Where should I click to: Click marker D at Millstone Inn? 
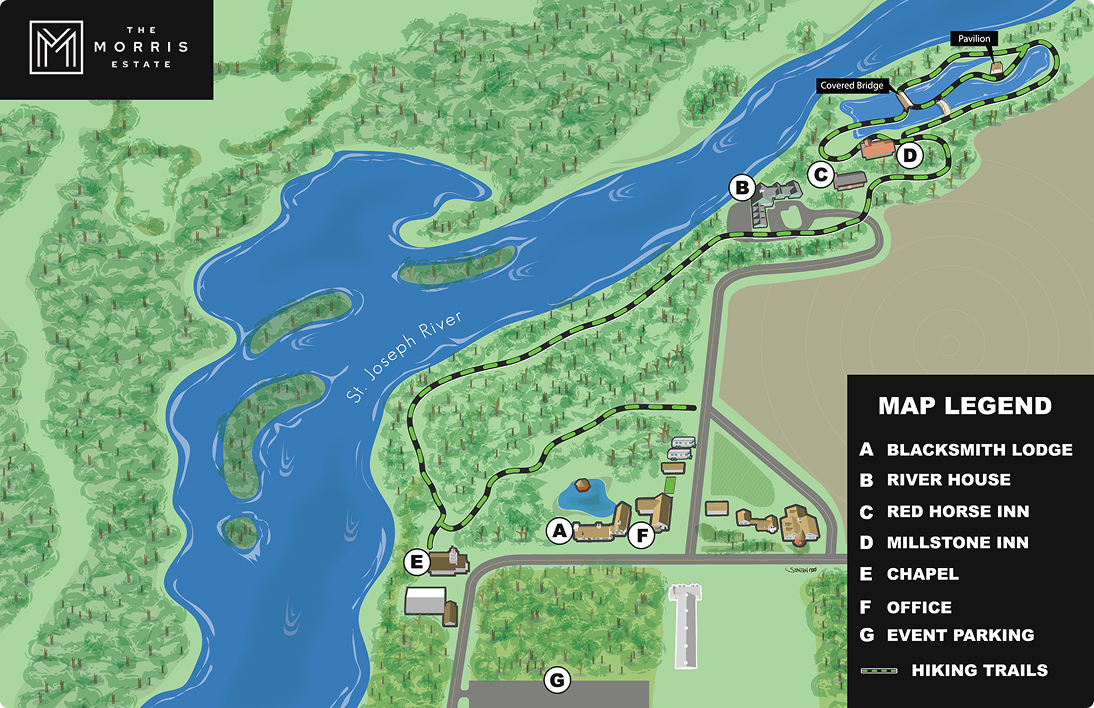click(909, 155)
